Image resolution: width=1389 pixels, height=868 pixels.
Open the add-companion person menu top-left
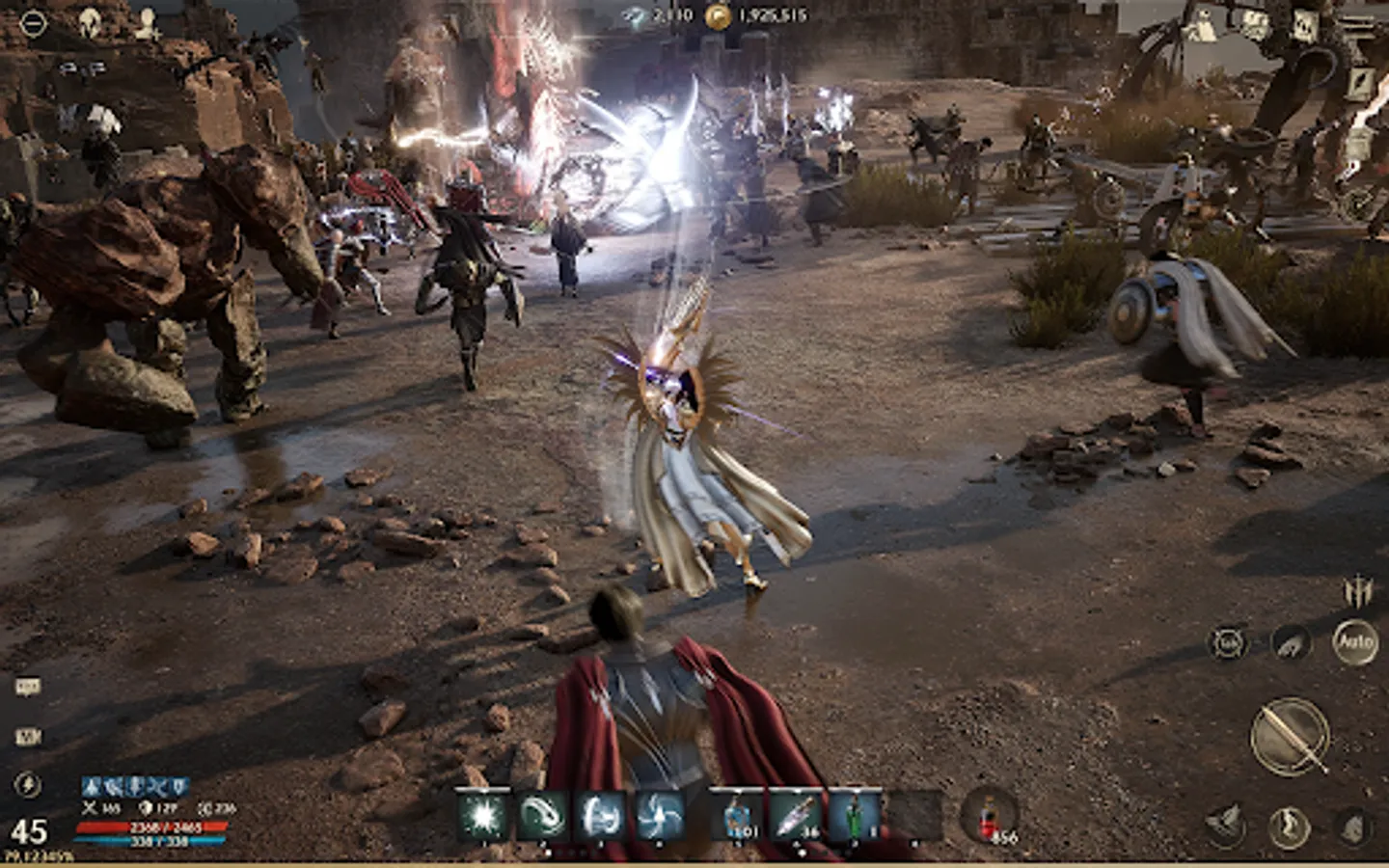coord(148,21)
